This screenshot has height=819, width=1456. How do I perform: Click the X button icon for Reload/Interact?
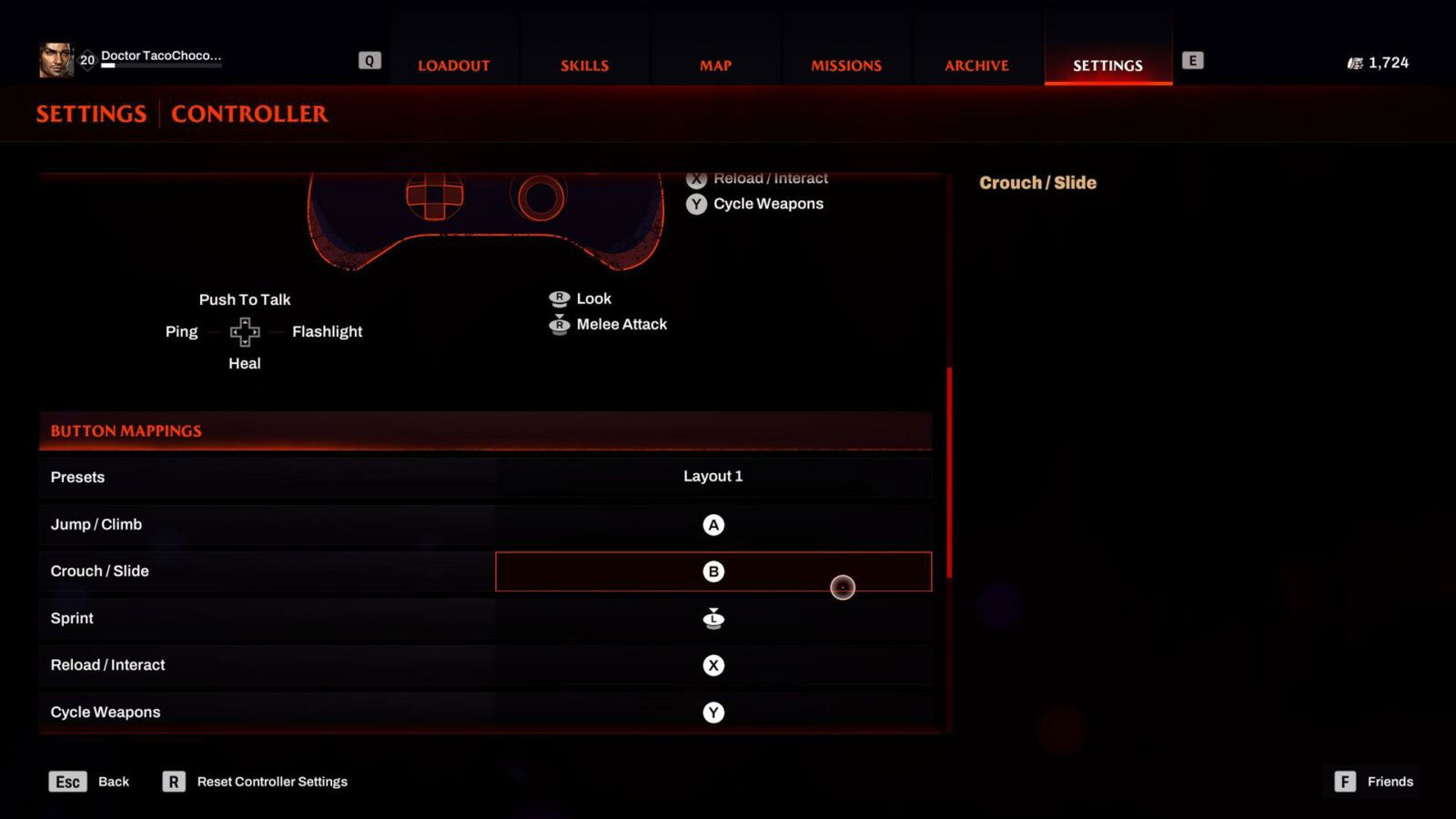click(714, 664)
